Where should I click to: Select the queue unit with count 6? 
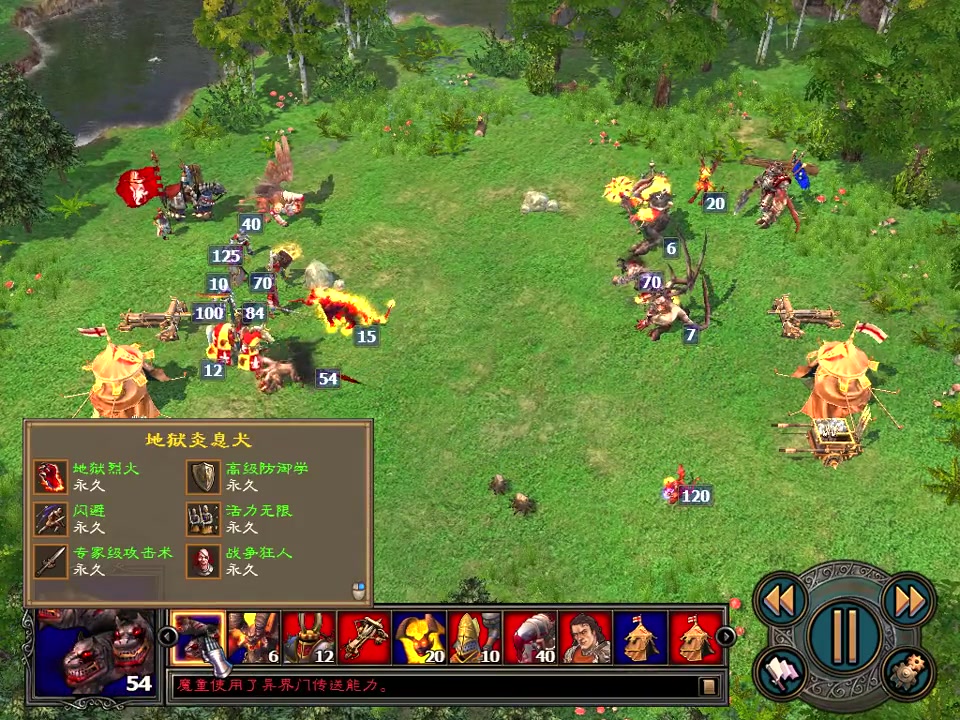click(x=253, y=637)
